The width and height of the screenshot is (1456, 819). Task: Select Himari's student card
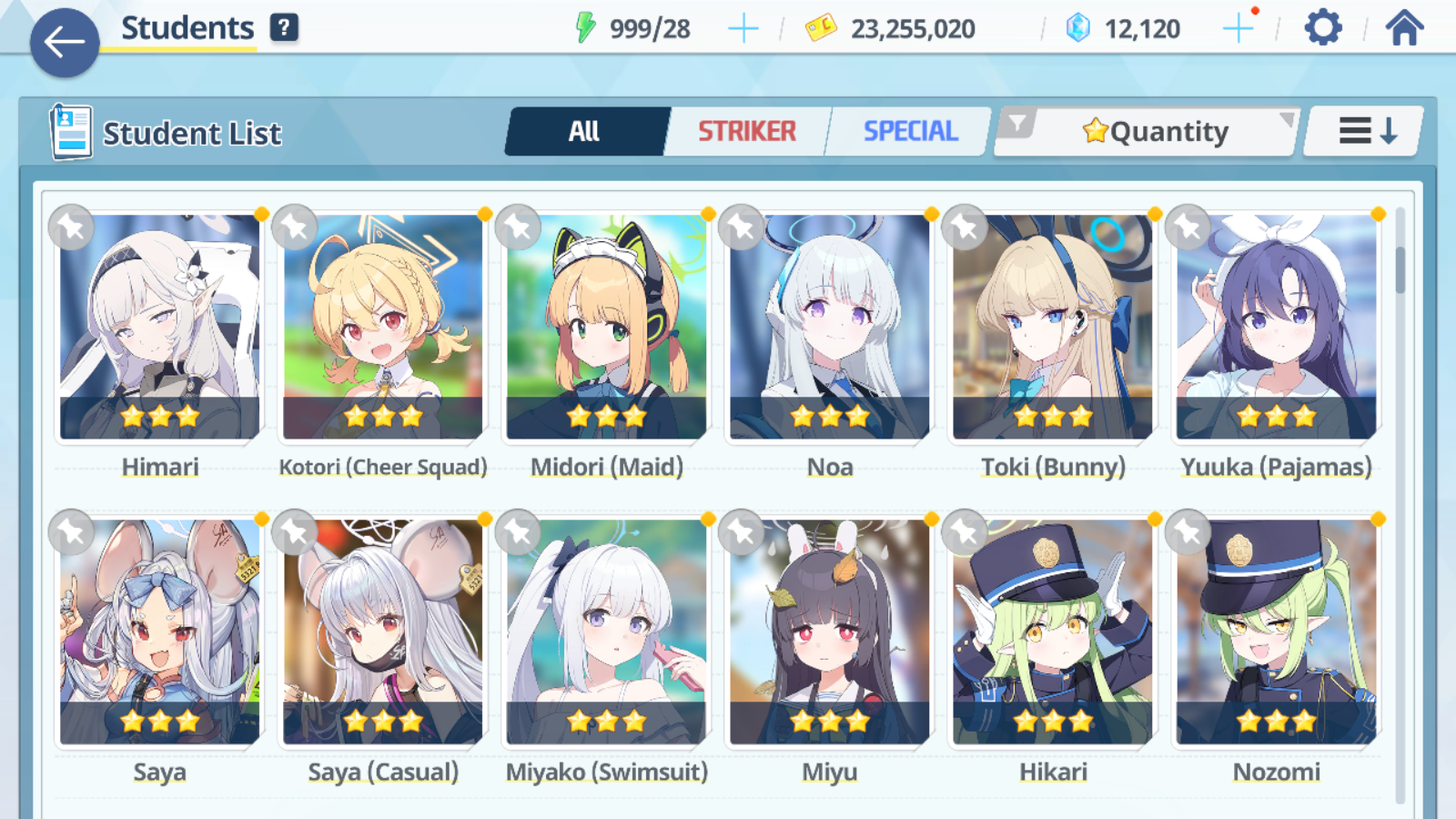coord(160,328)
